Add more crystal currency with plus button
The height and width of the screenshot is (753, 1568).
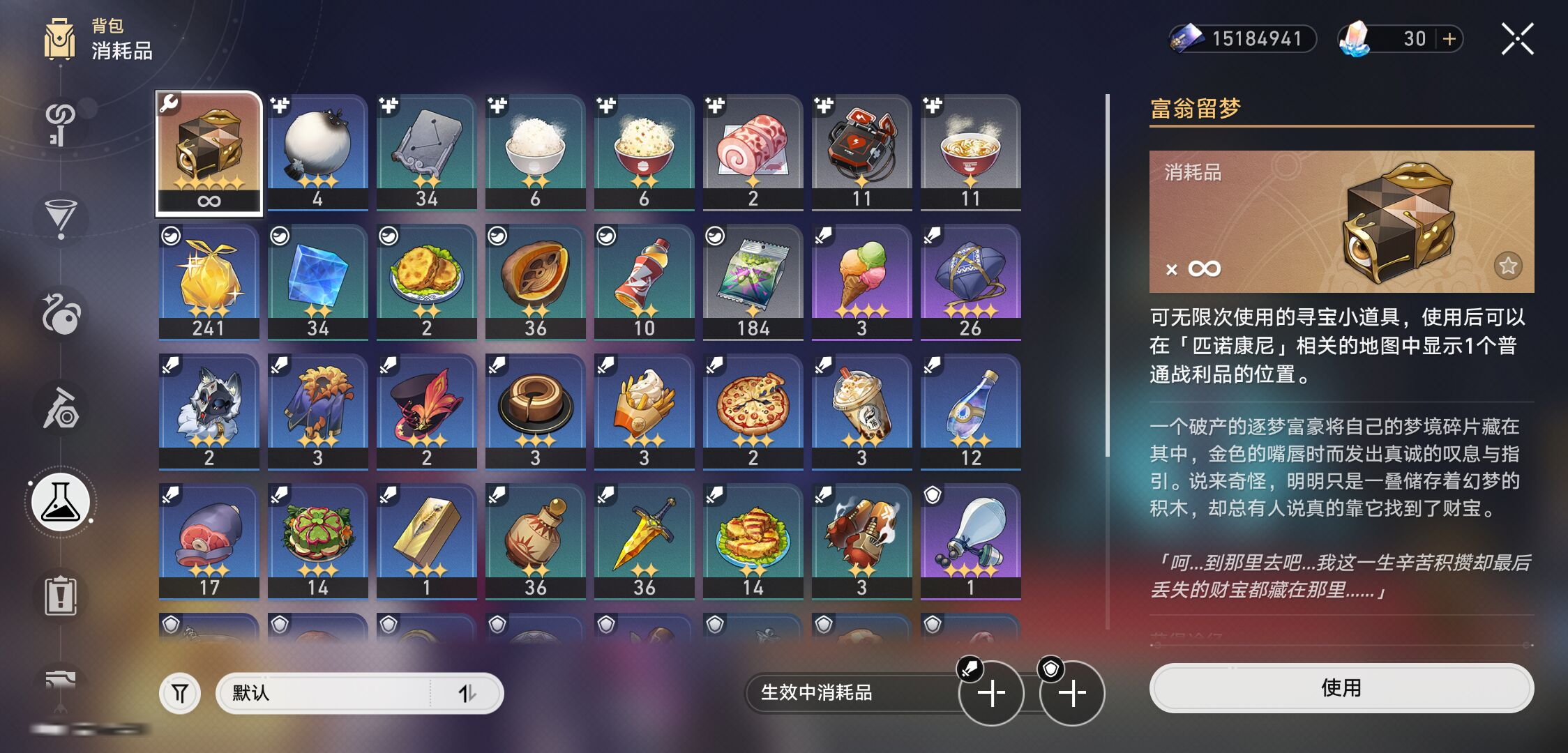coord(1449,39)
